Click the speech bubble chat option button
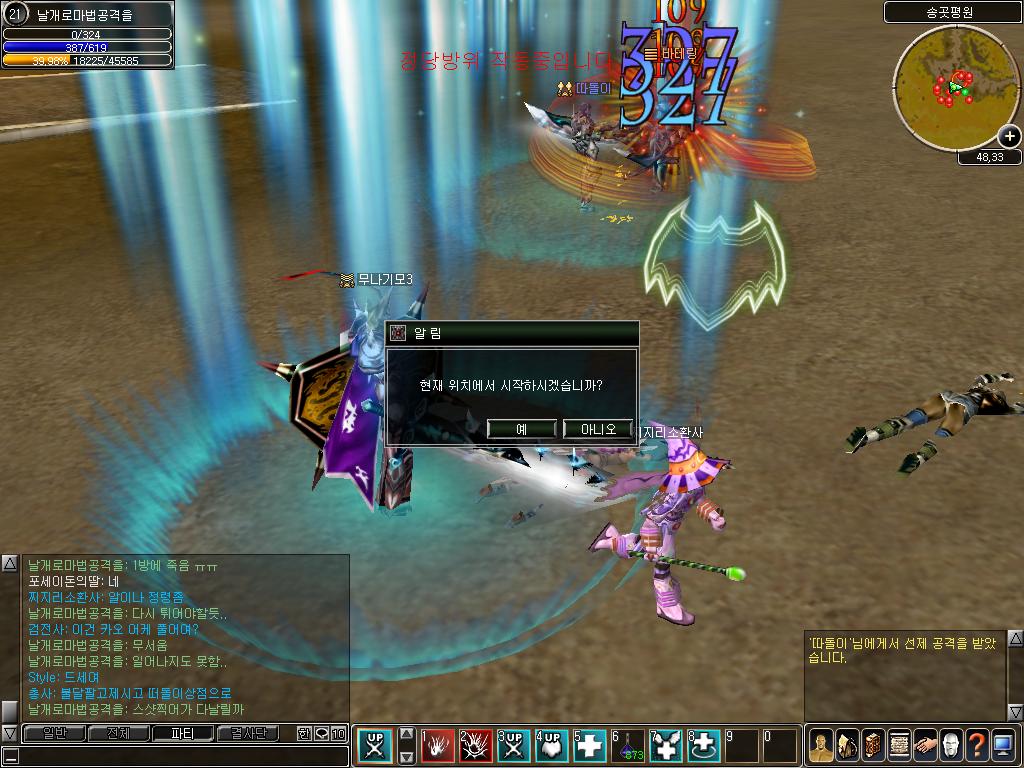 [x=321, y=734]
